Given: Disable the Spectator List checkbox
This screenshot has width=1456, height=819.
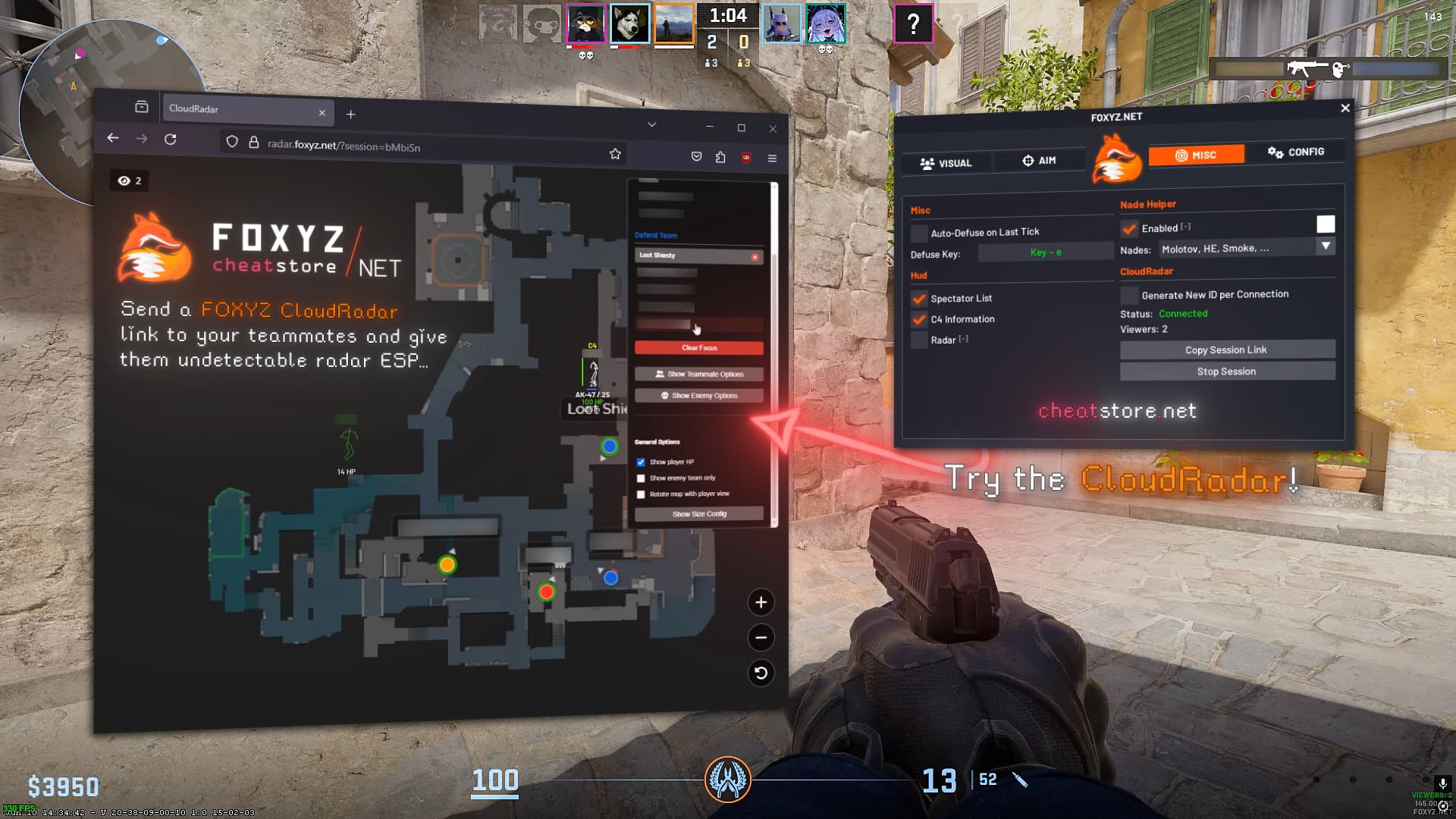Looking at the screenshot, I should click(920, 298).
